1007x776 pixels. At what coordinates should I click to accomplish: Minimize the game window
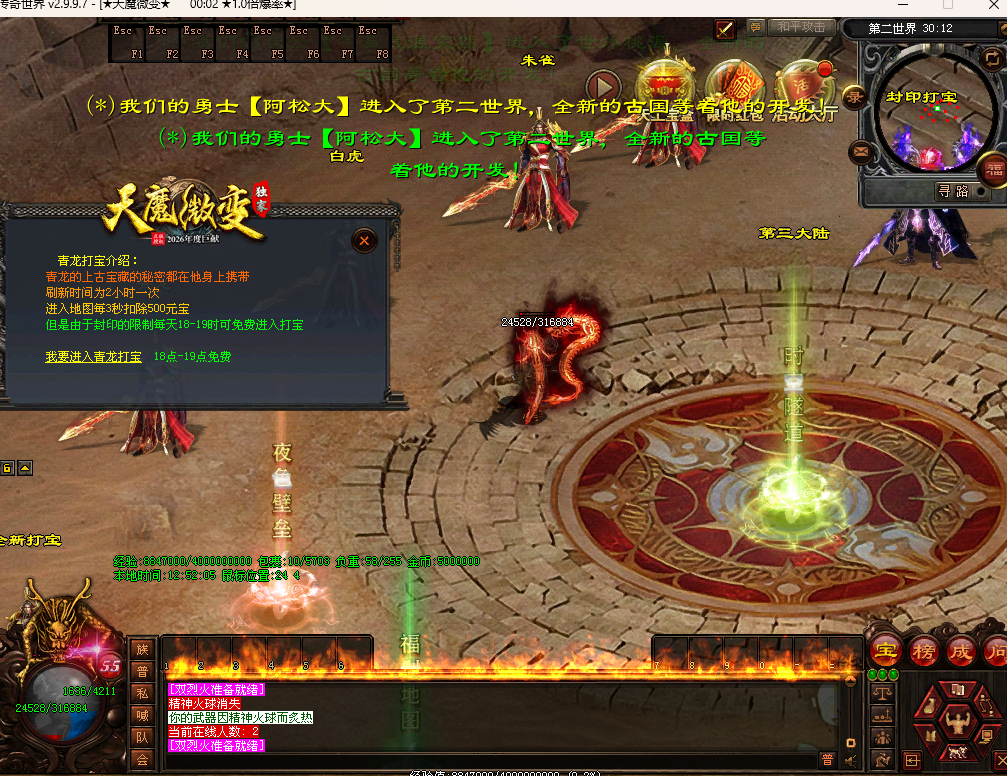tap(905, 5)
